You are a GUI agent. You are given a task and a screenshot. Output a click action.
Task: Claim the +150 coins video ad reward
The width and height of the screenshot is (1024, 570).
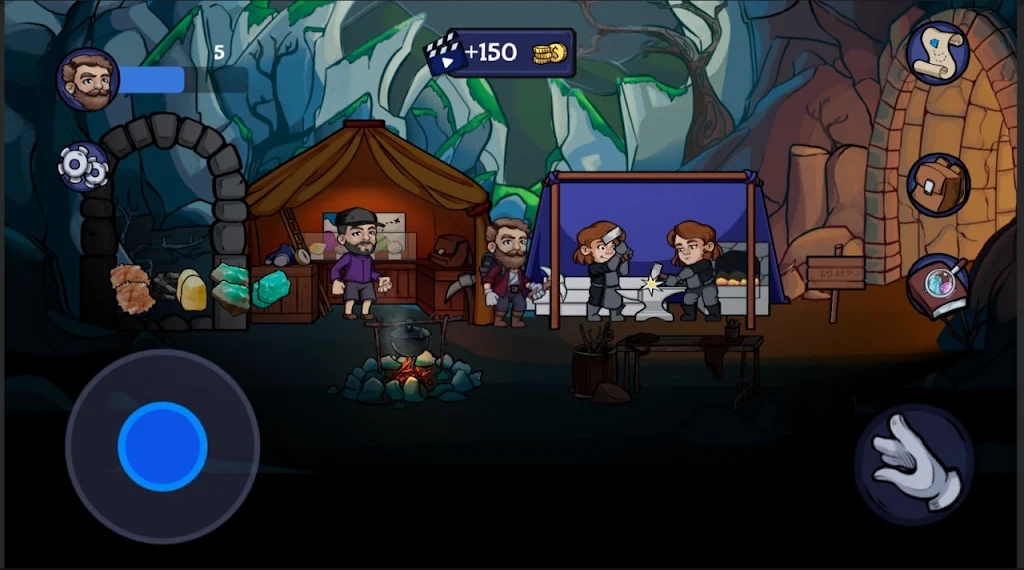coord(500,53)
